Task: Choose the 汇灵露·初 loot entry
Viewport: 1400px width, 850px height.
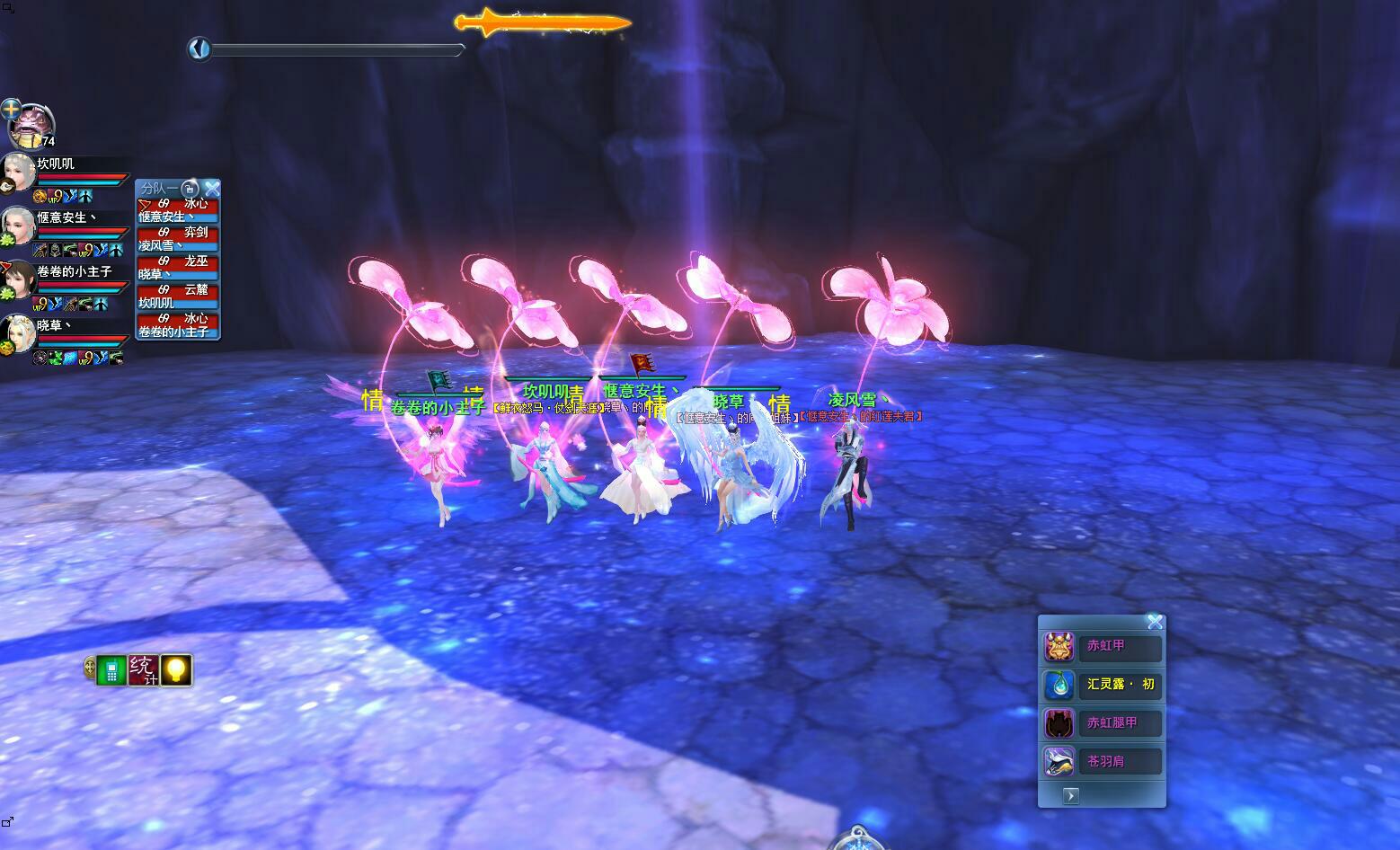Action: [1103, 685]
